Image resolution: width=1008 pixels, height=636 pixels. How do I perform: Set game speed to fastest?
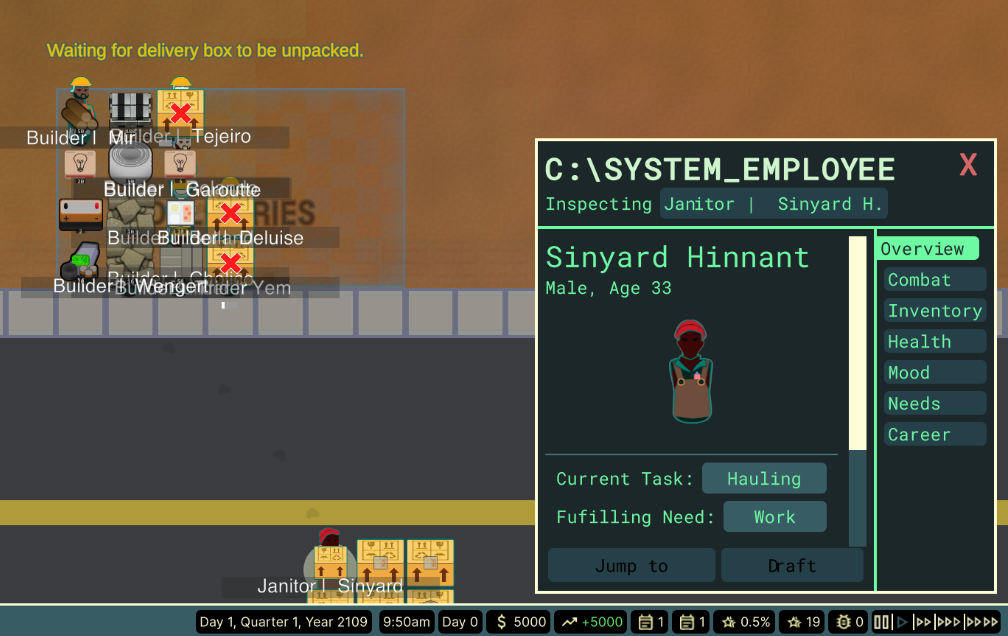click(981, 622)
